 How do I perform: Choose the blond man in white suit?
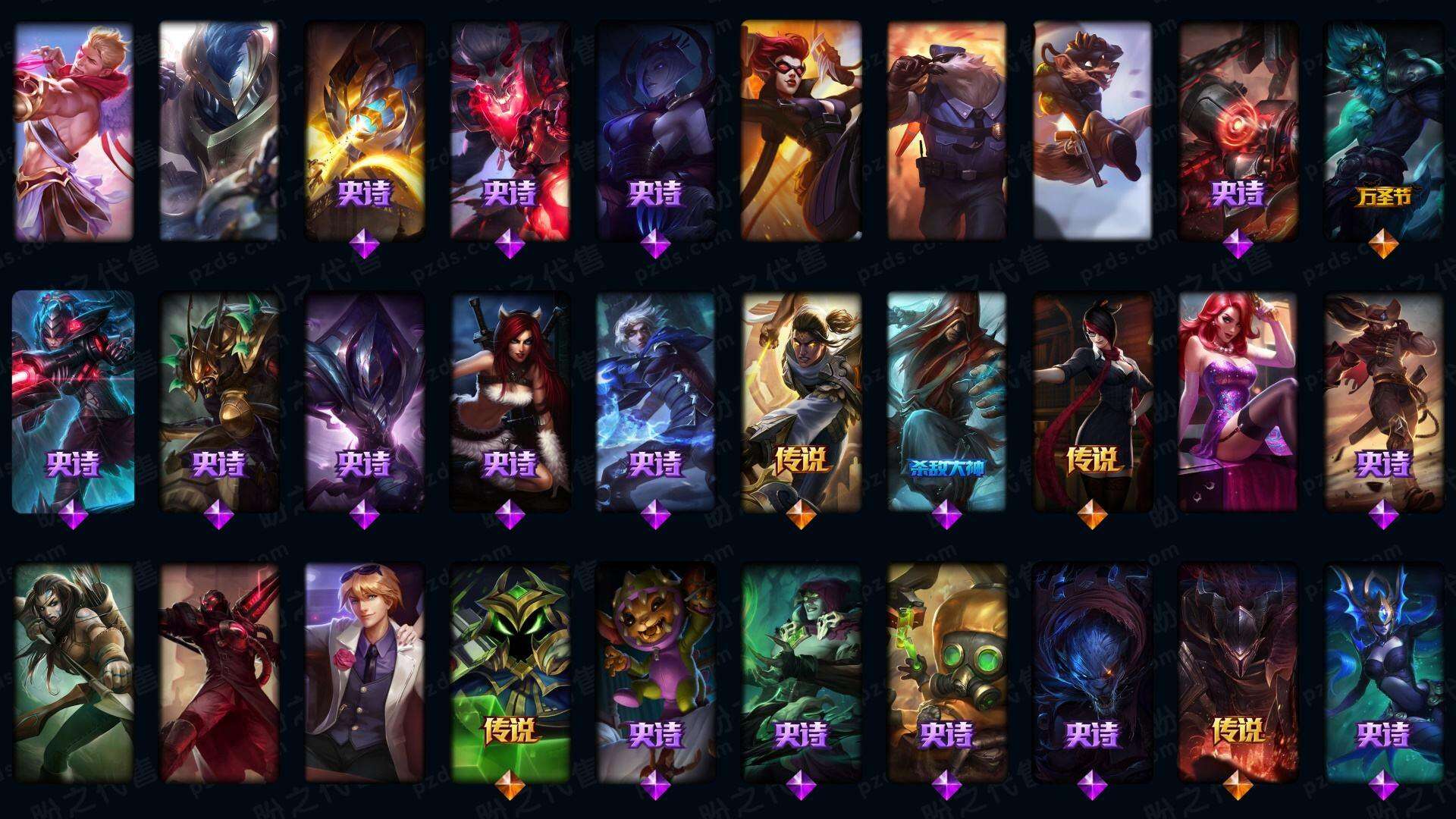tap(365, 672)
